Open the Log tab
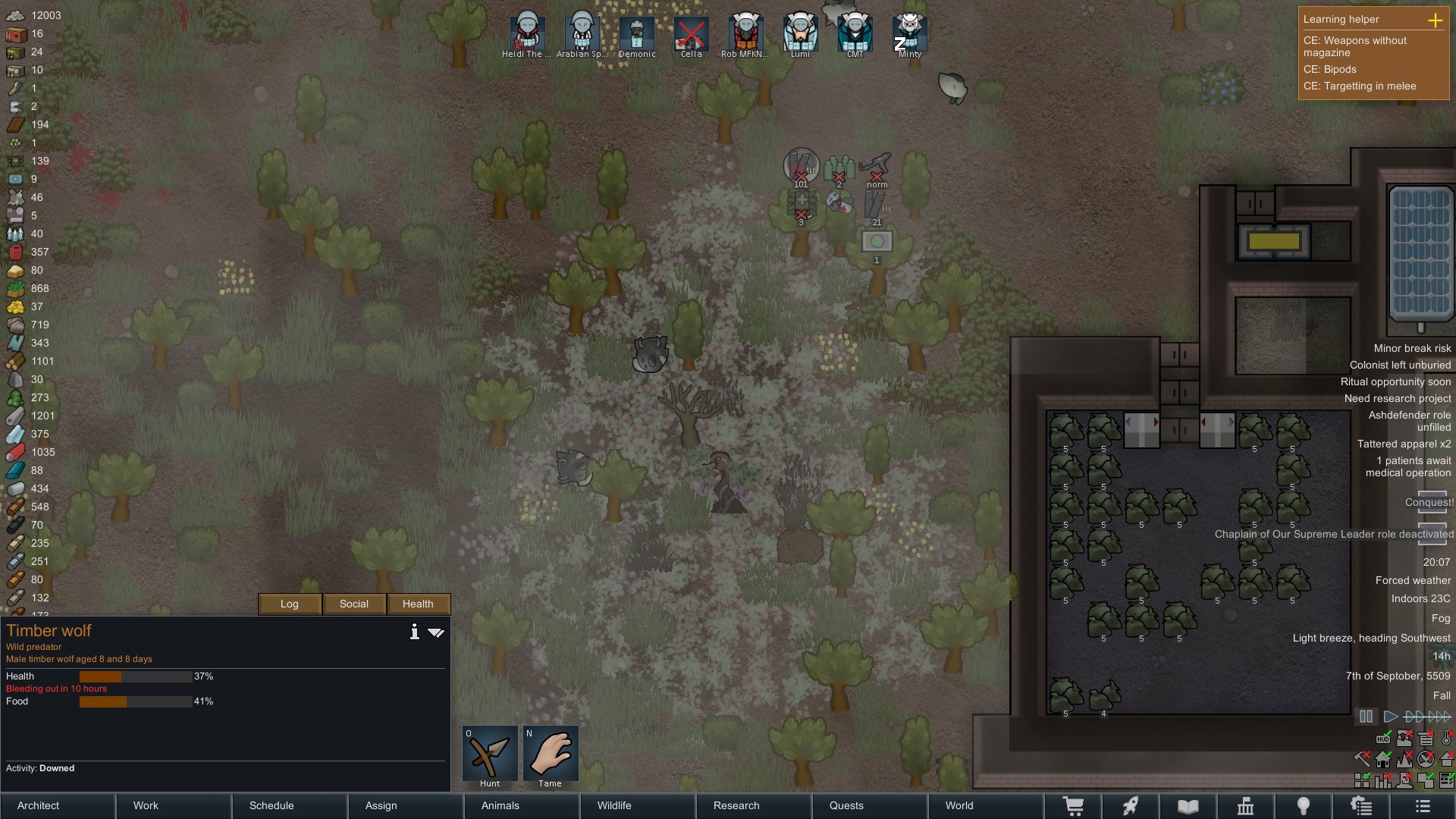1456x819 pixels. 290,604
